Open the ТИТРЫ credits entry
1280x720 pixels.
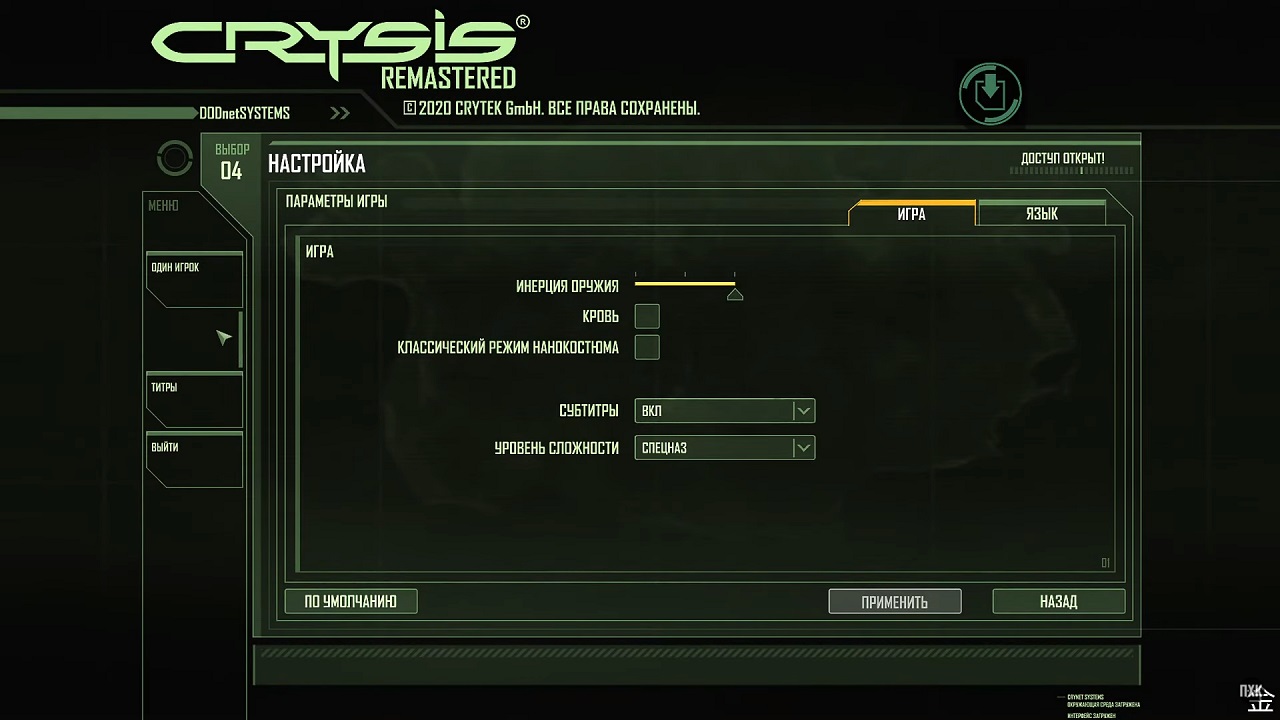[x=194, y=398]
